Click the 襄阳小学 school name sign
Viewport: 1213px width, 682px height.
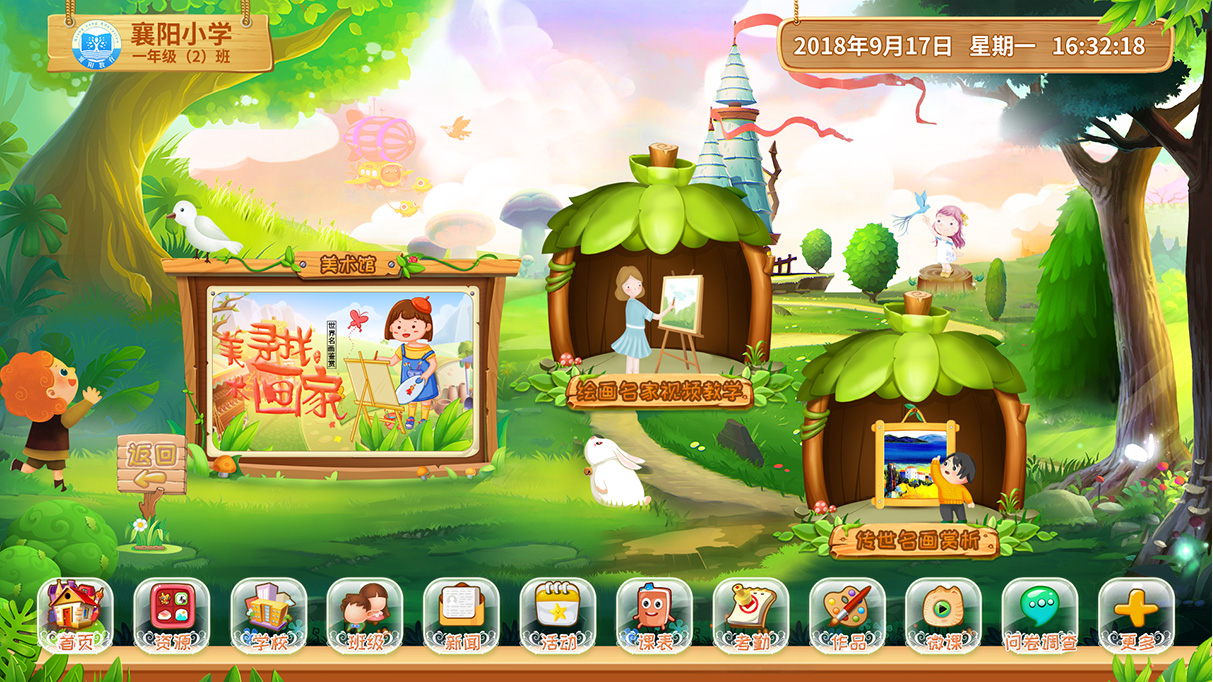(160, 42)
